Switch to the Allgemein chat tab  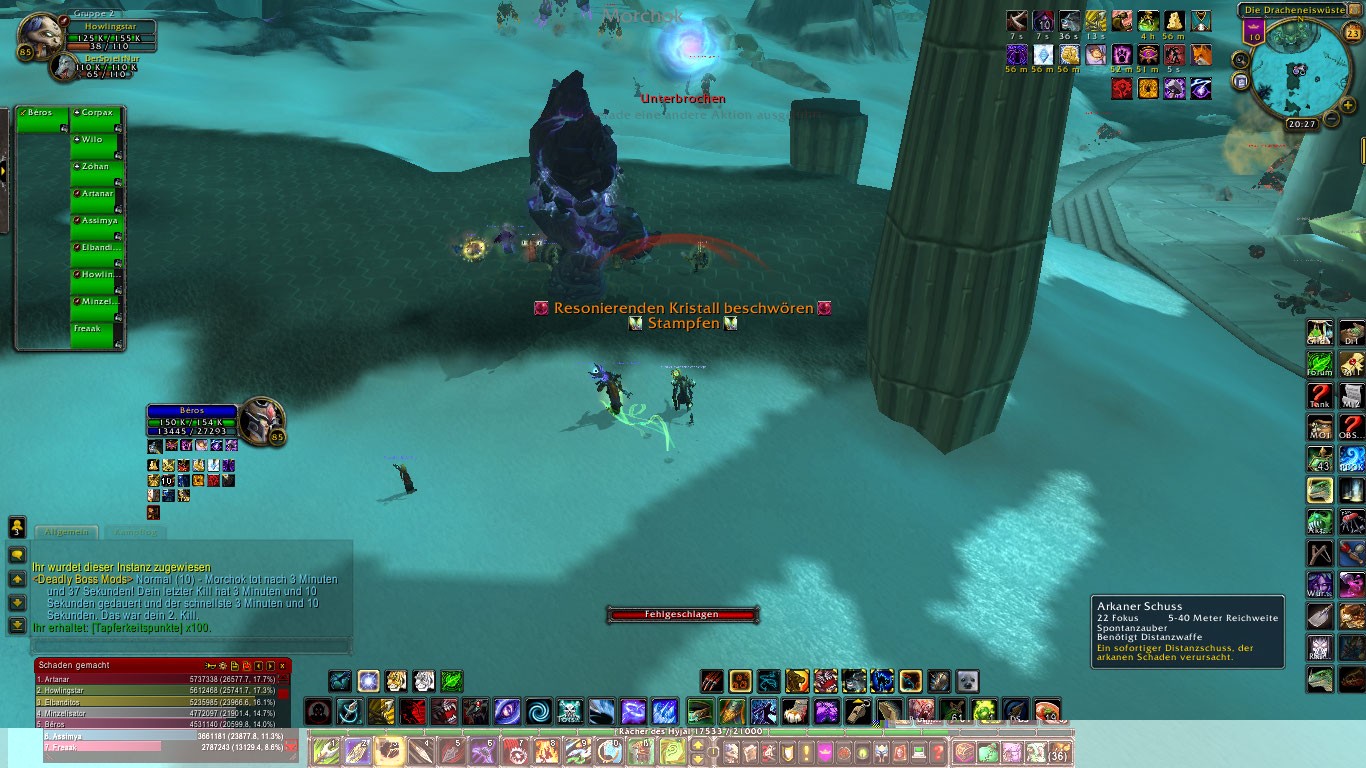(x=67, y=532)
